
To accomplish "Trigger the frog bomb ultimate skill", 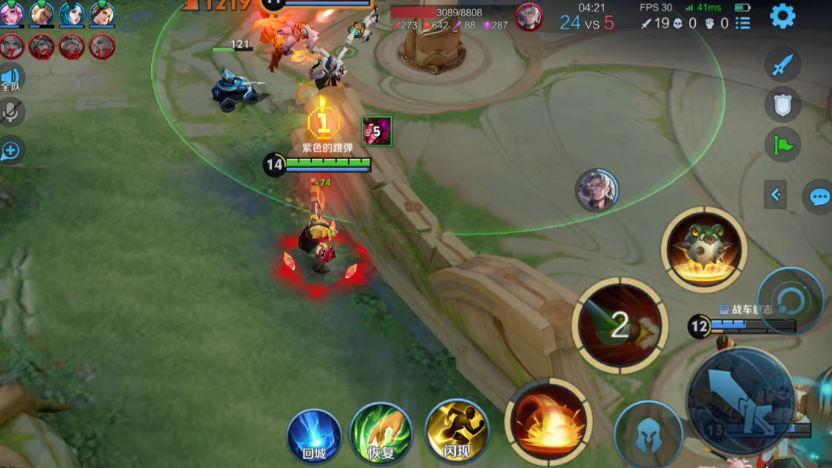I will [x=704, y=249].
